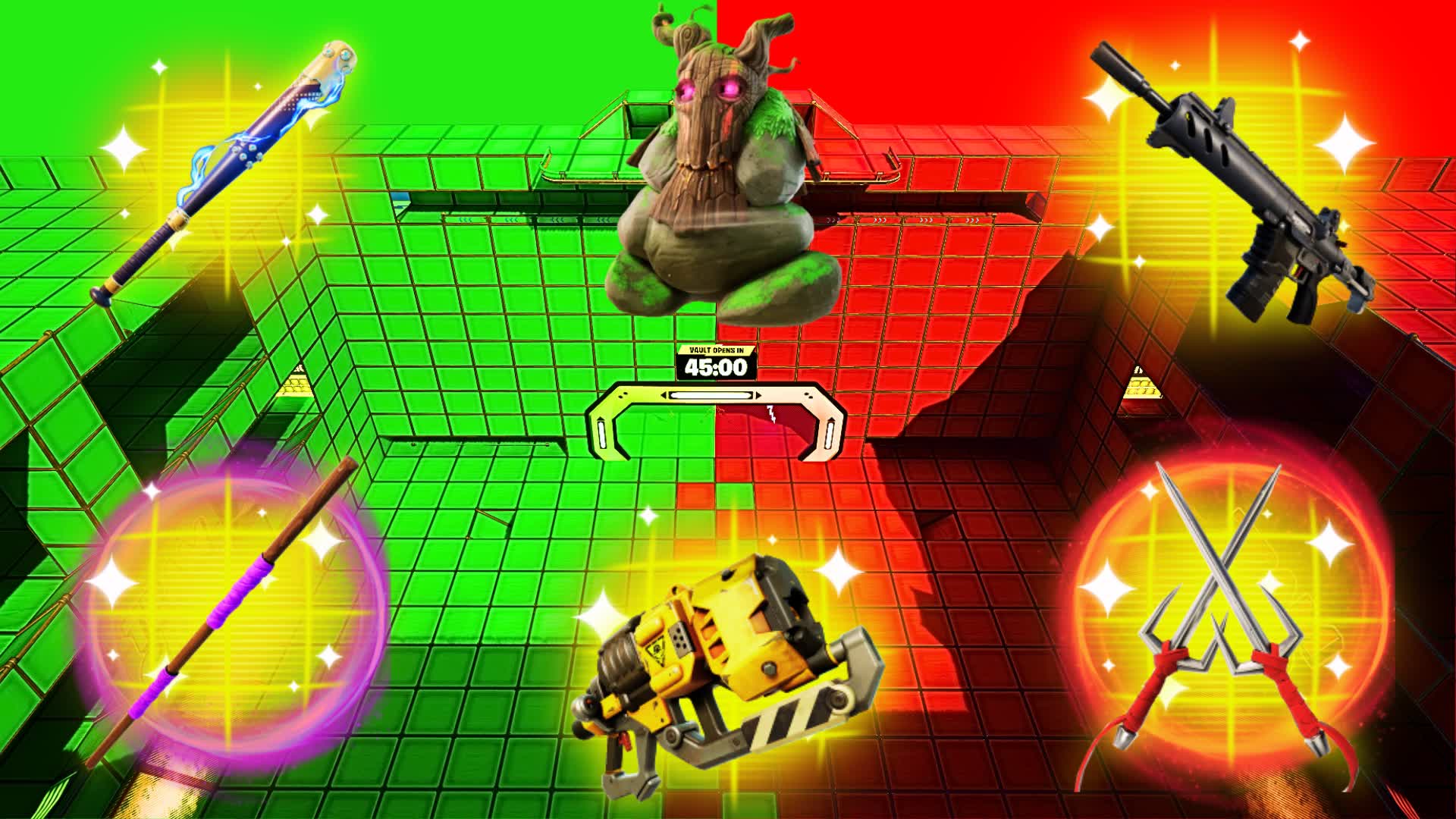Click the VAULT OPENS IN banner
The image size is (1456, 819).
pyautogui.click(x=715, y=350)
